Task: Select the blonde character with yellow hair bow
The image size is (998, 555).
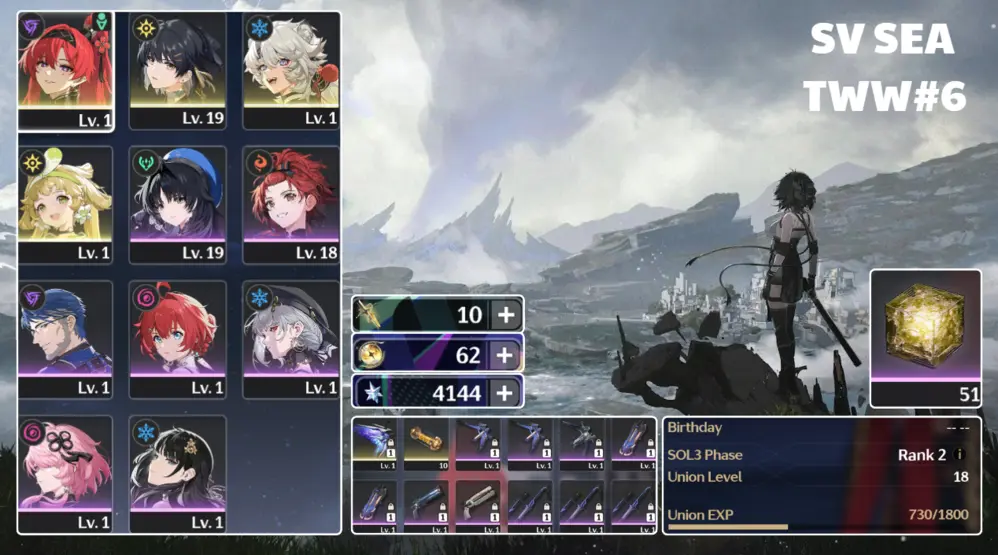Action: [65, 200]
